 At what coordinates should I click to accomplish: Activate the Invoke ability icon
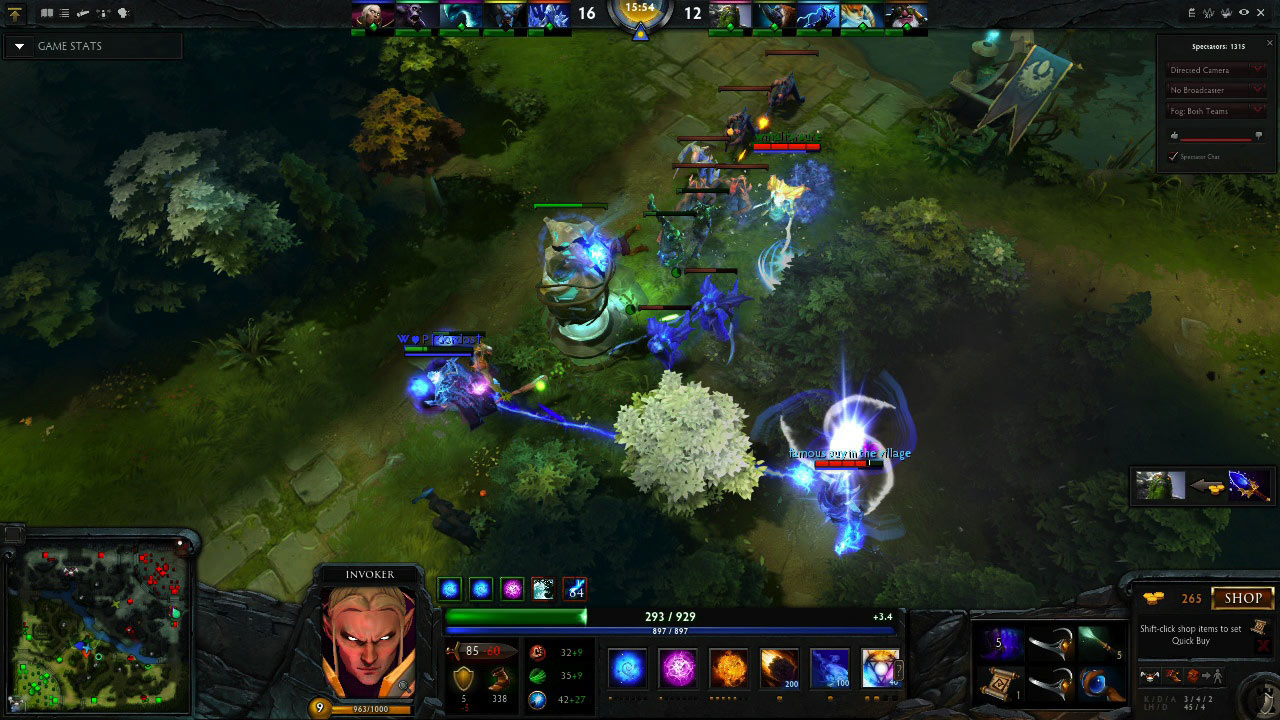click(x=880, y=668)
